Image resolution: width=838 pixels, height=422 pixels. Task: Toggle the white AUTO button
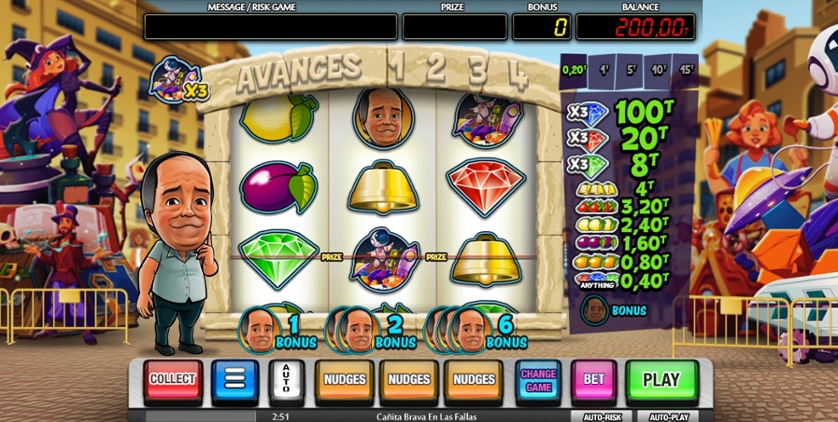[285, 380]
